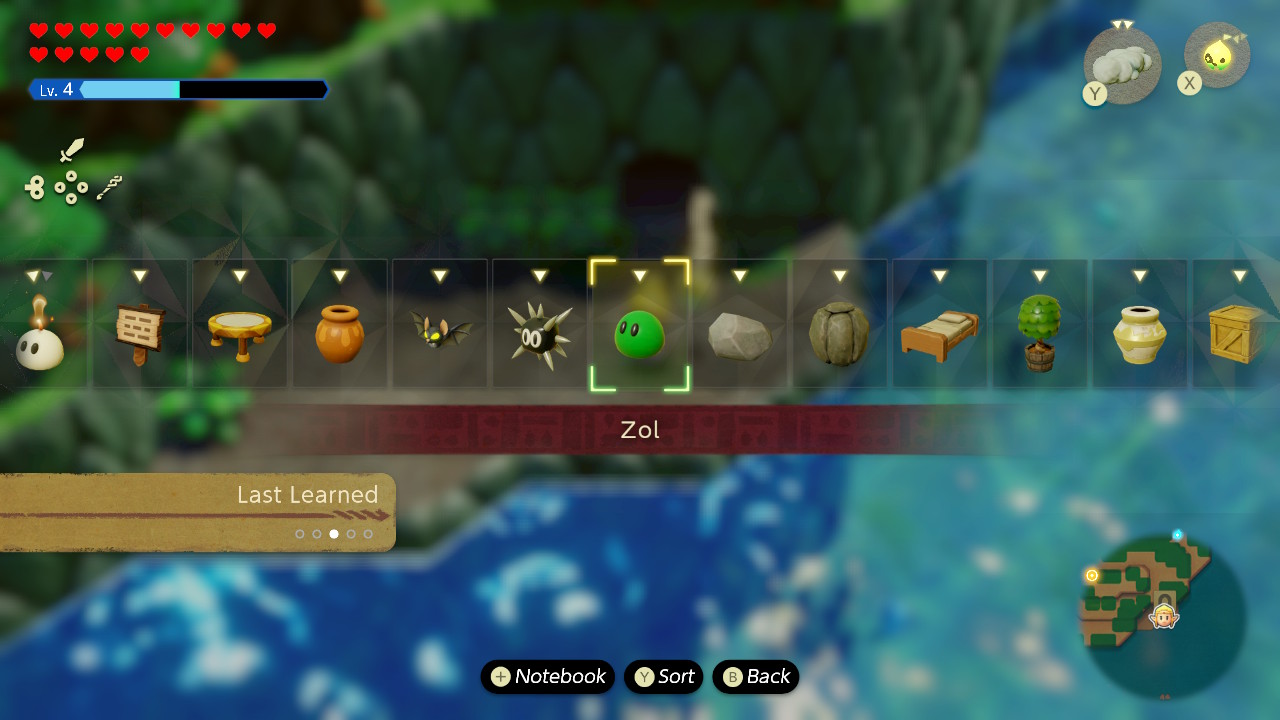The image size is (1280, 720).
Task: Select the cloud echo assigned item
Action: pyautogui.click(x=1122, y=65)
